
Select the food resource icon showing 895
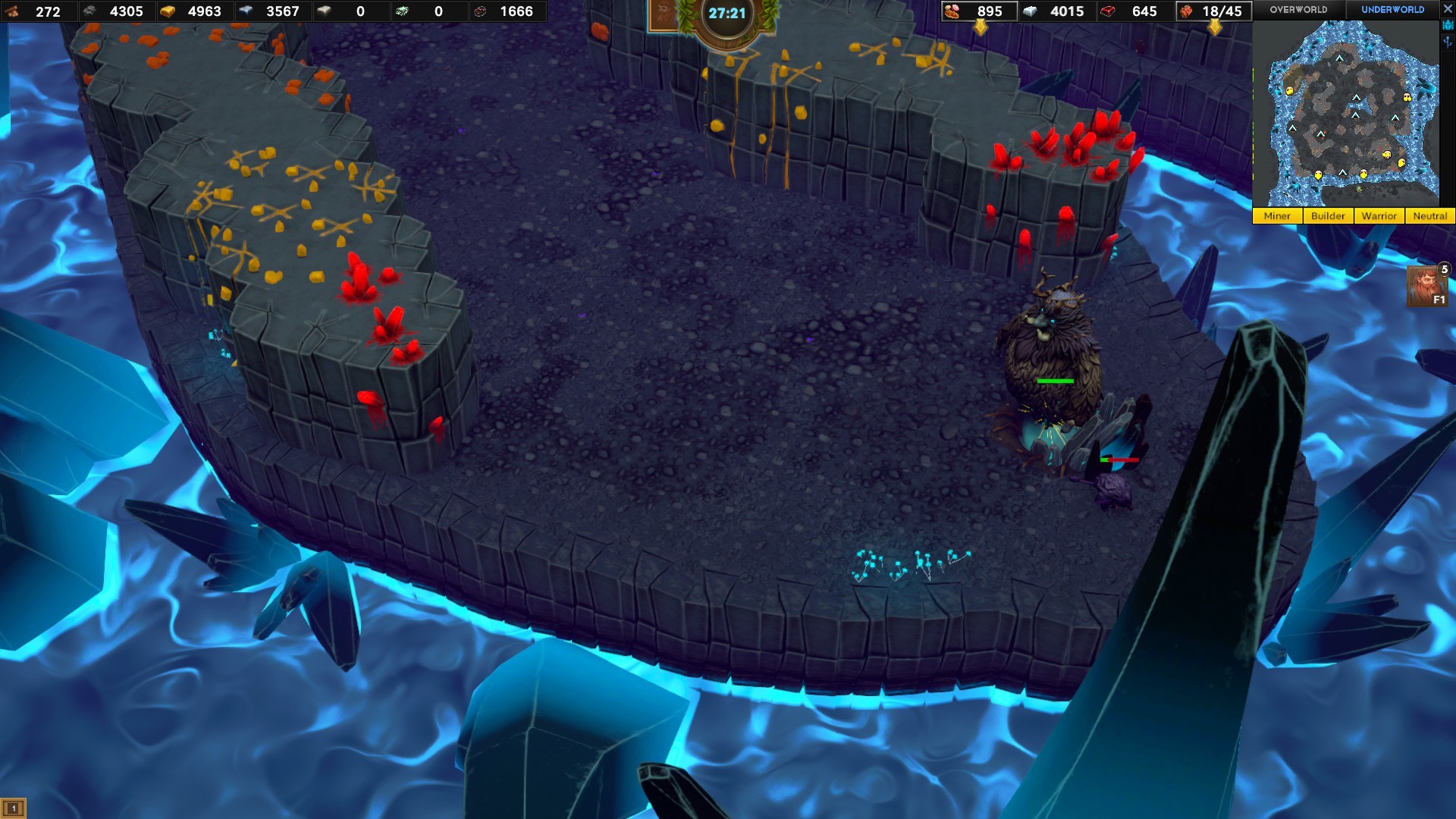pos(952,11)
